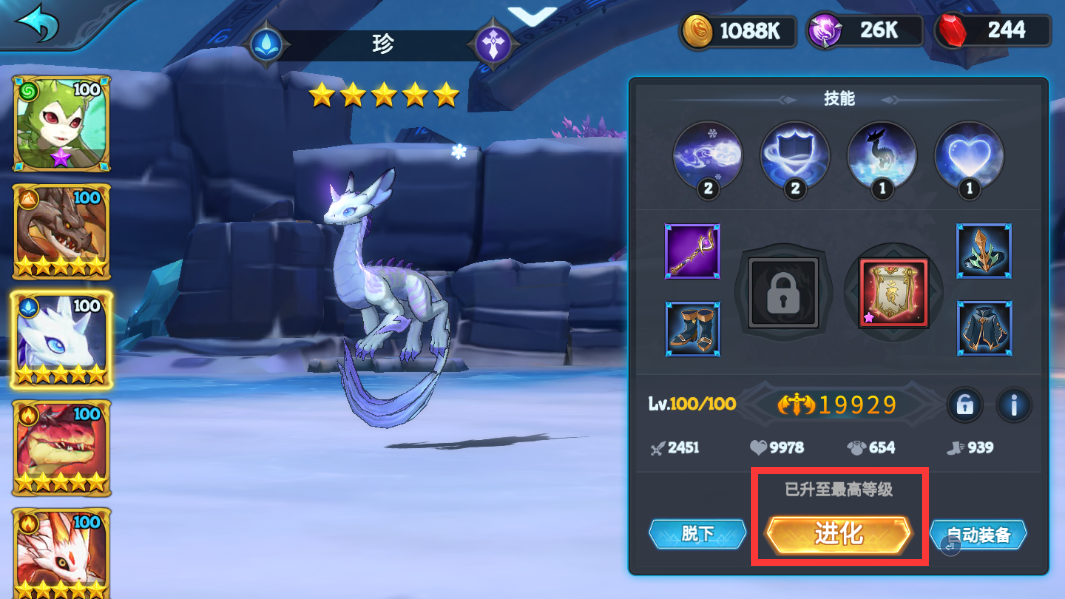This screenshot has width=1065, height=599.
Task: Click the 脱下 unequip button
Action: click(x=697, y=534)
